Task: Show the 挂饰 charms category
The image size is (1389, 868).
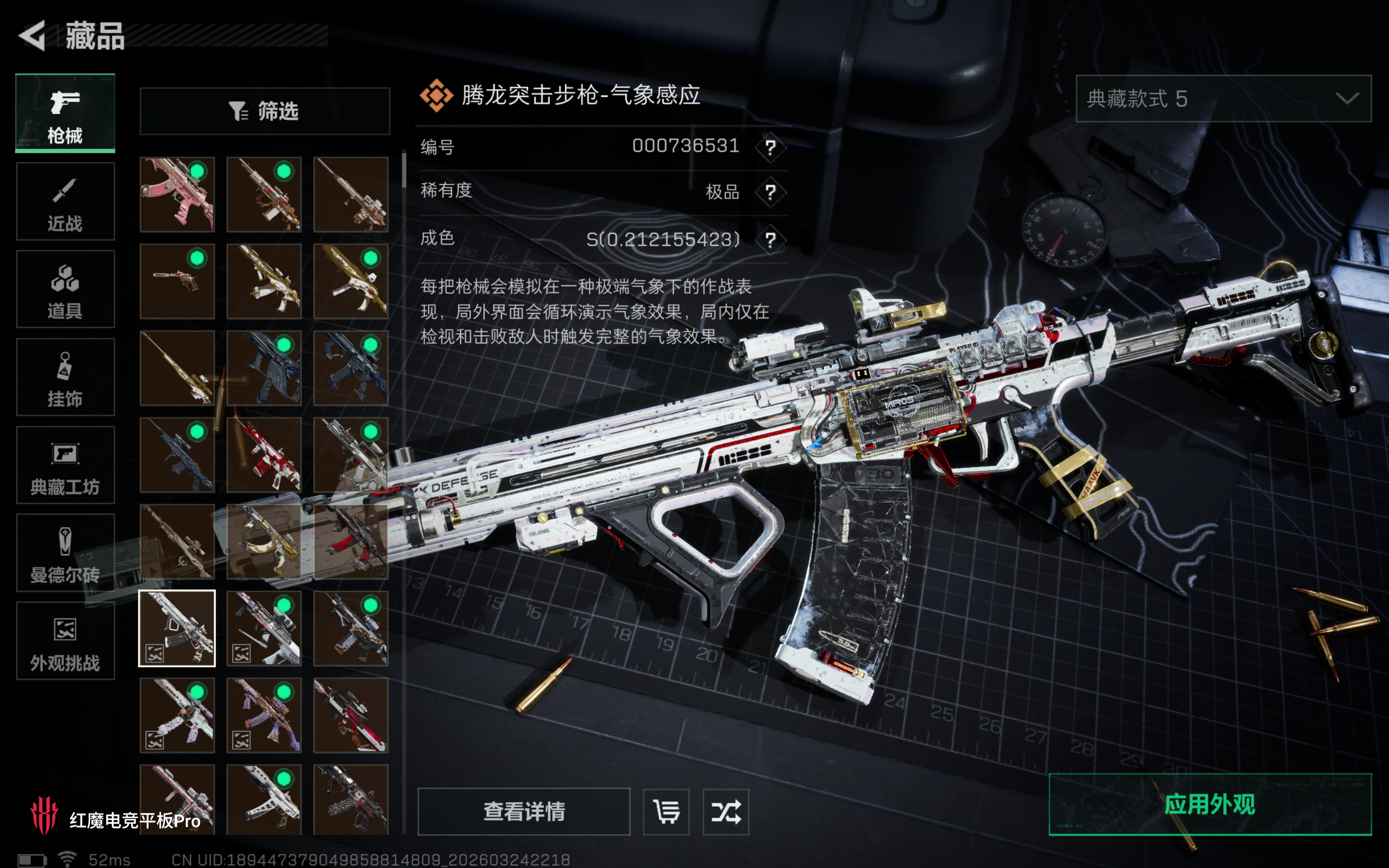Action: tap(65, 377)
